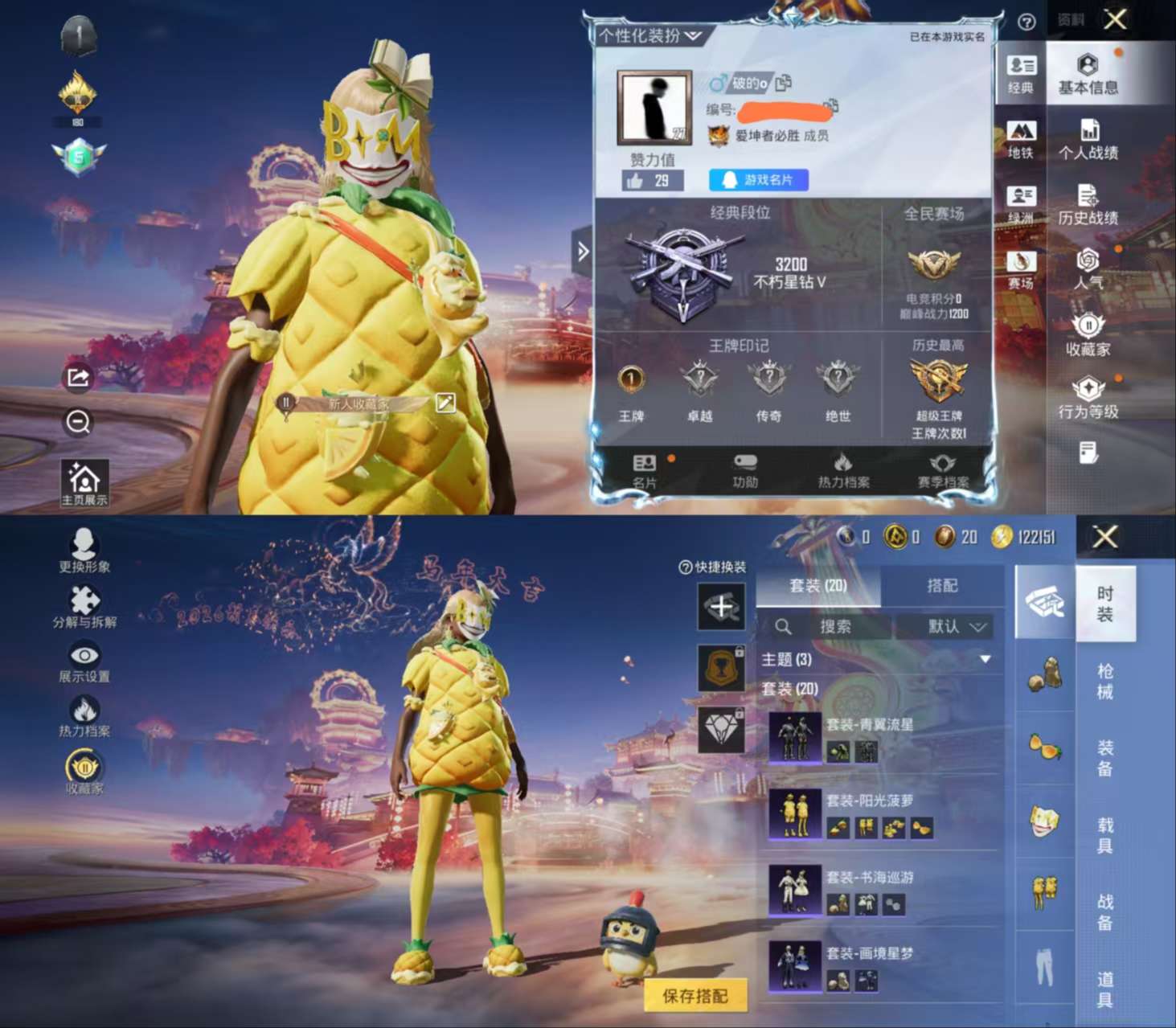Open the 赛季档案 season archive icon
1176x1028 pixels.
tap(942, 466)
